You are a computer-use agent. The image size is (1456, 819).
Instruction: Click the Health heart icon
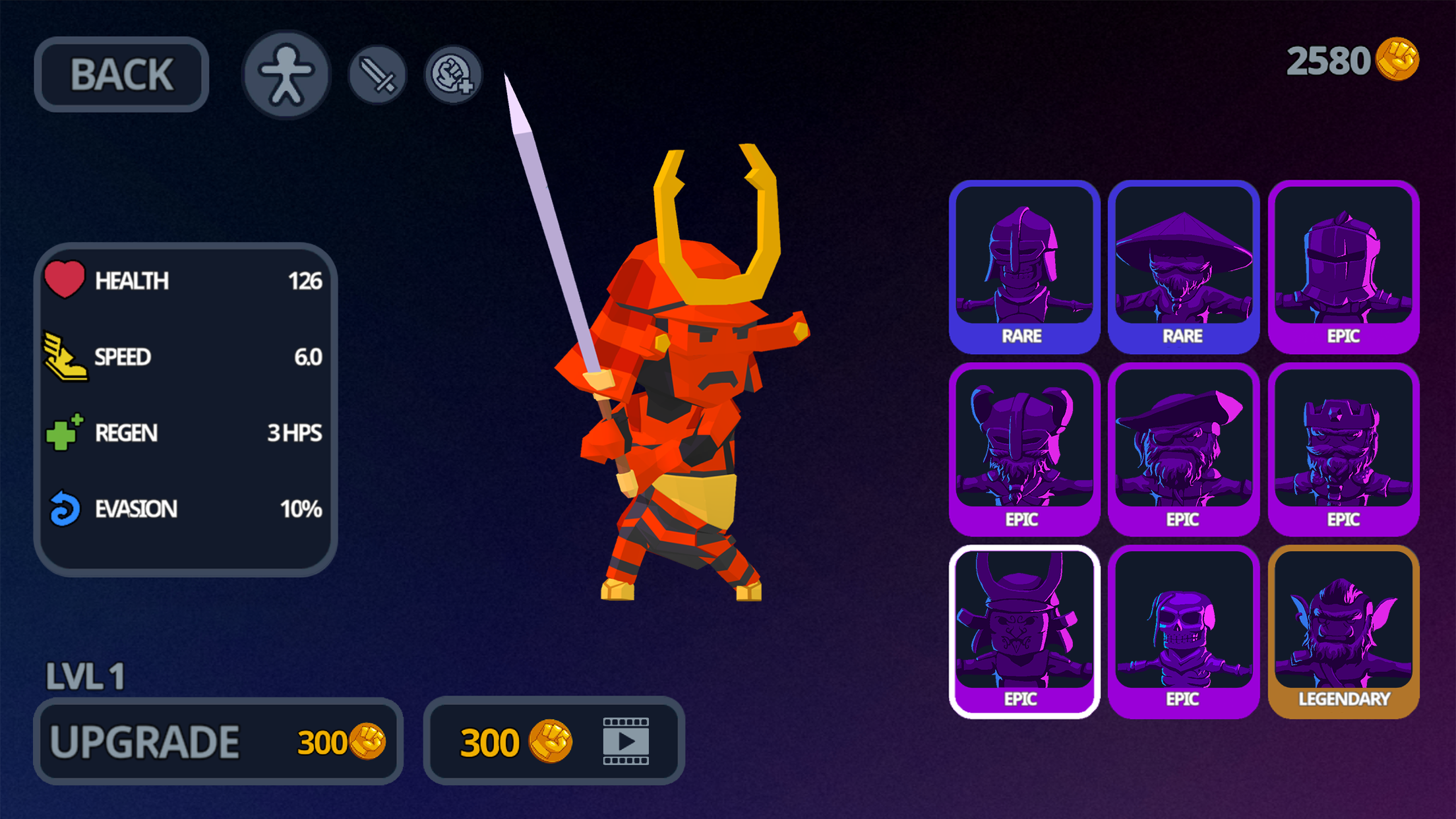coord(64,280)
